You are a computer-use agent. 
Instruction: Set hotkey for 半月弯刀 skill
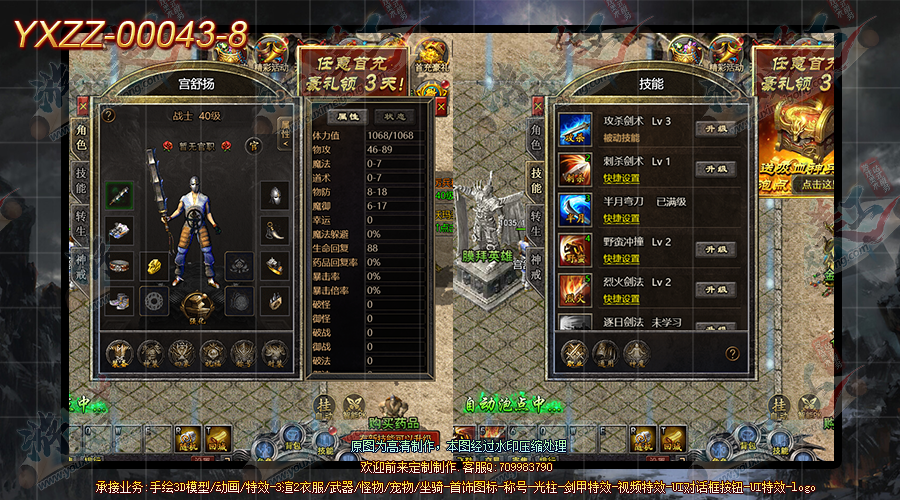[622, 218]
